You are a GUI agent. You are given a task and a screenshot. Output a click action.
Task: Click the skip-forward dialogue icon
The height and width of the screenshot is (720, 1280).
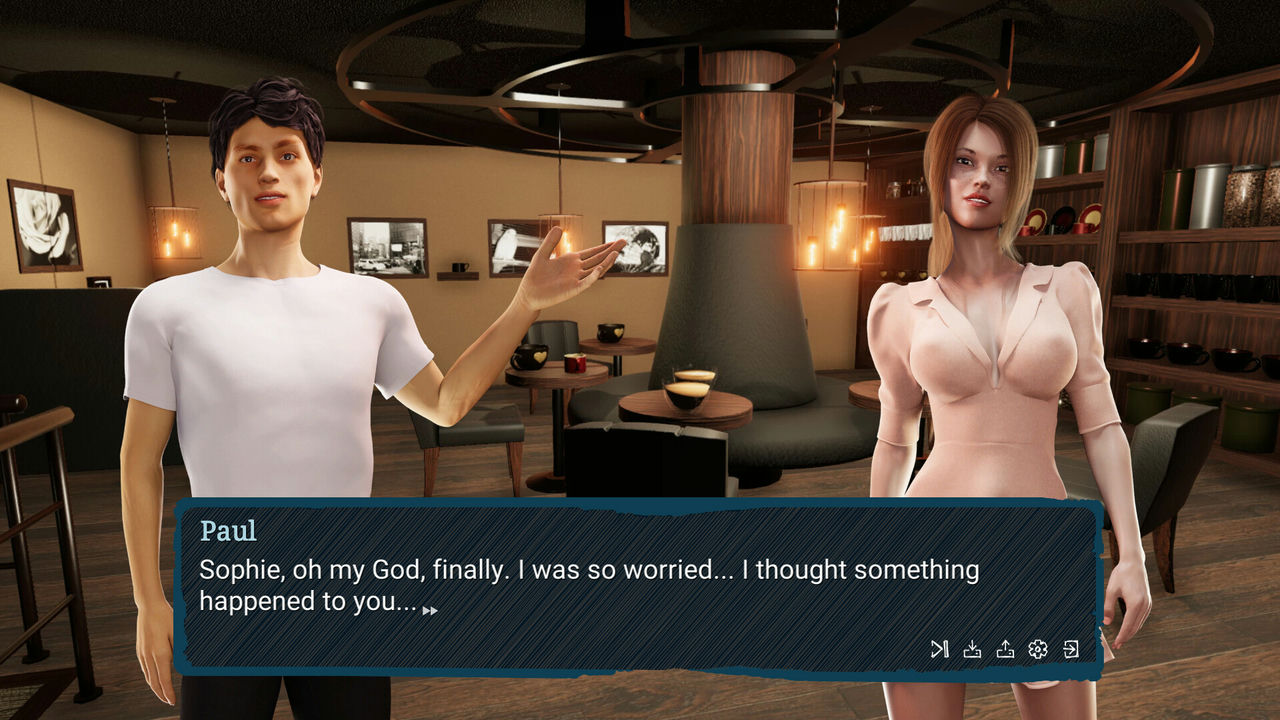939,650
